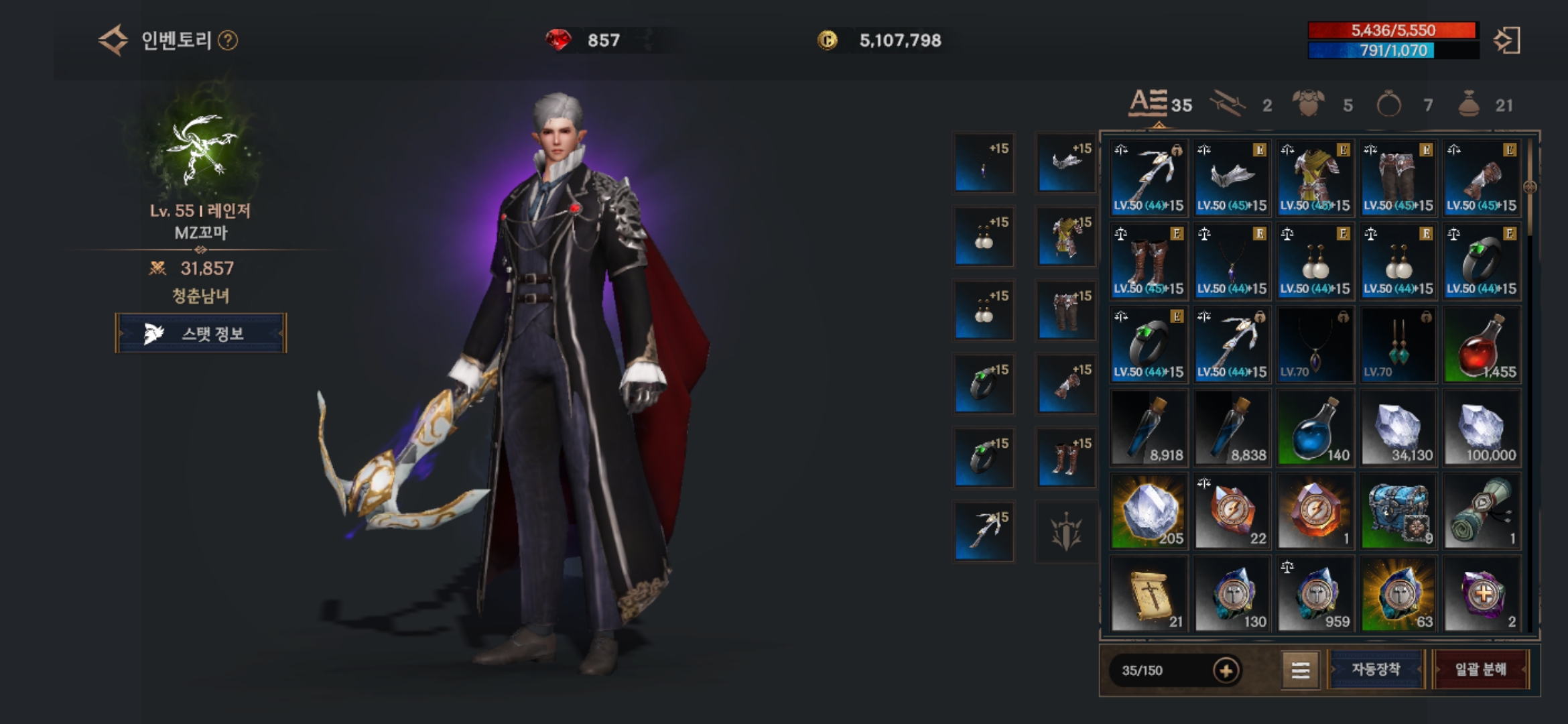The width and height of the screenshot is (1568, 724).
Task: Click the inventory help question mark
Action: click(228, 41)
